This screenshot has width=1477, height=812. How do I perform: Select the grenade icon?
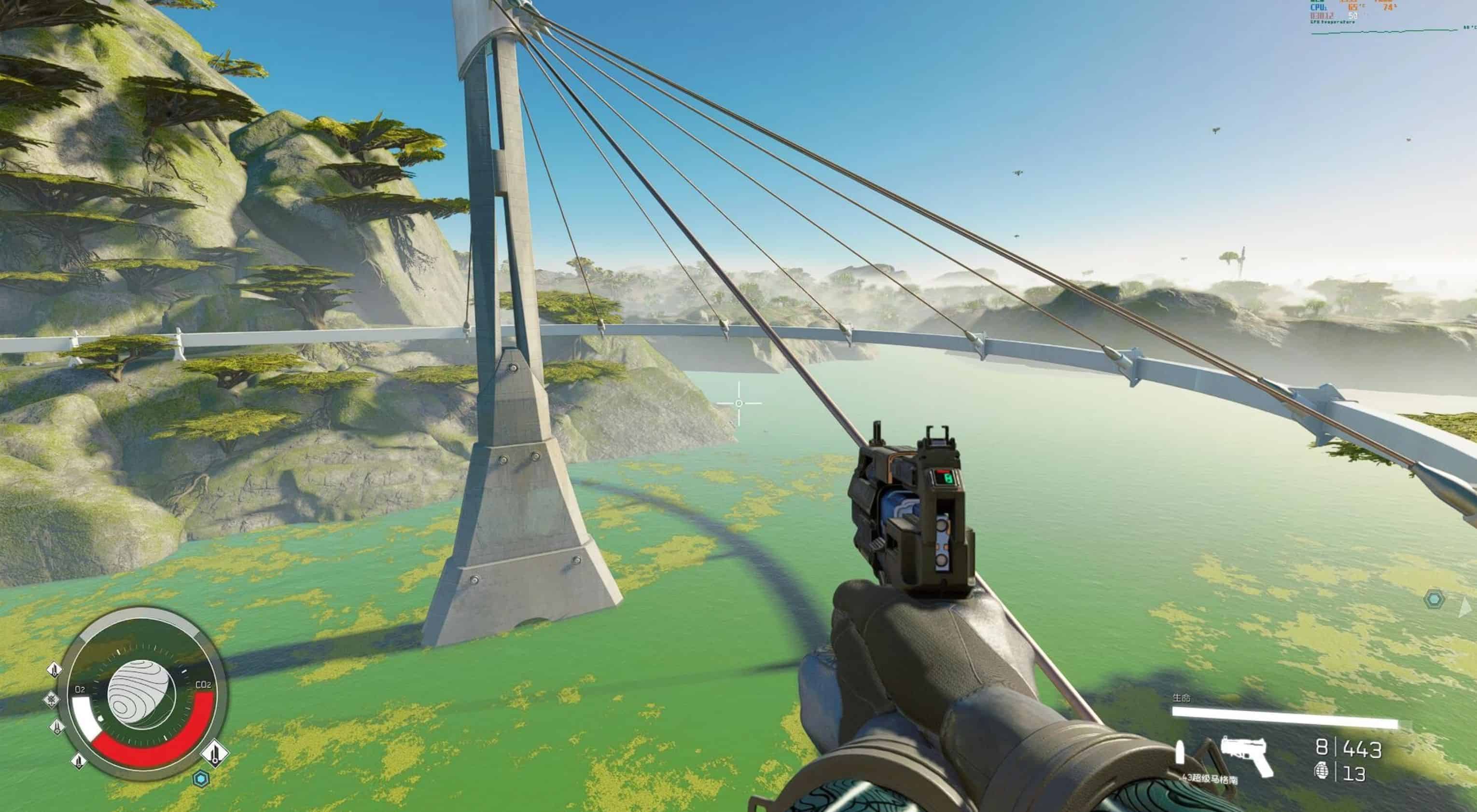[x=1321, y=773]
